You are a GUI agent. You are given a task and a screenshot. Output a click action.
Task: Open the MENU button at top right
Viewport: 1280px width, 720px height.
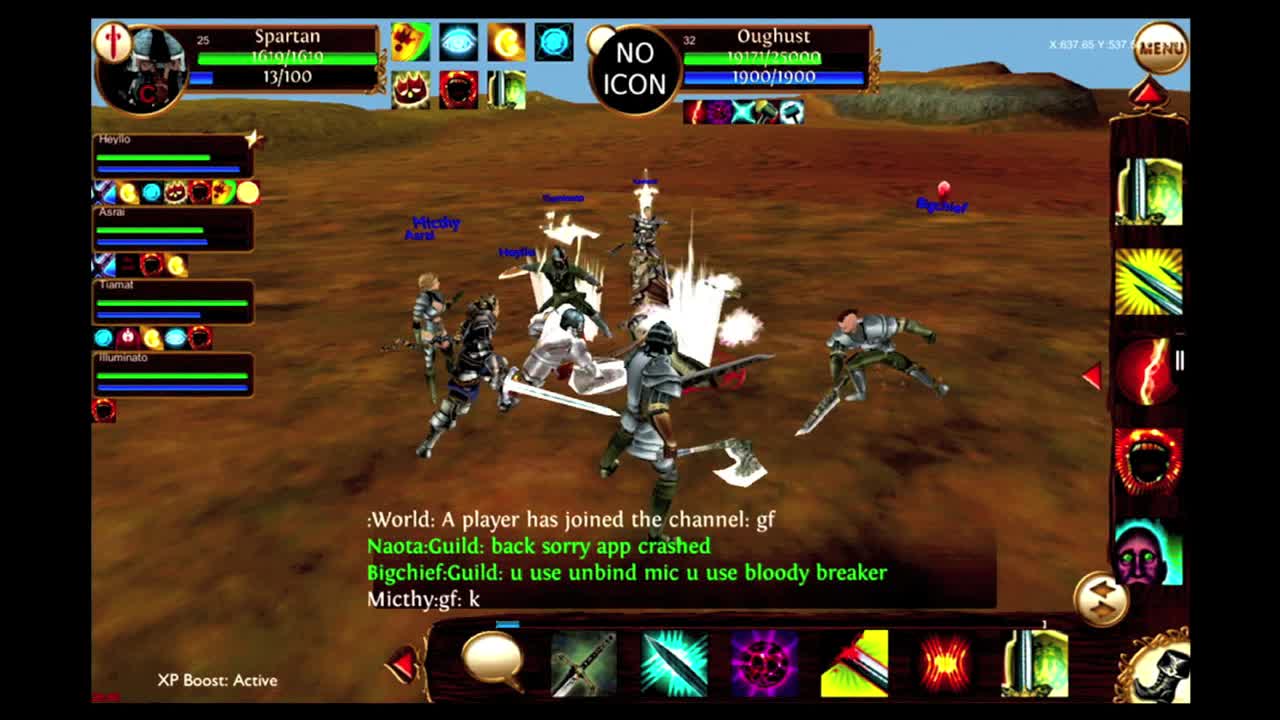[1160, 45]
